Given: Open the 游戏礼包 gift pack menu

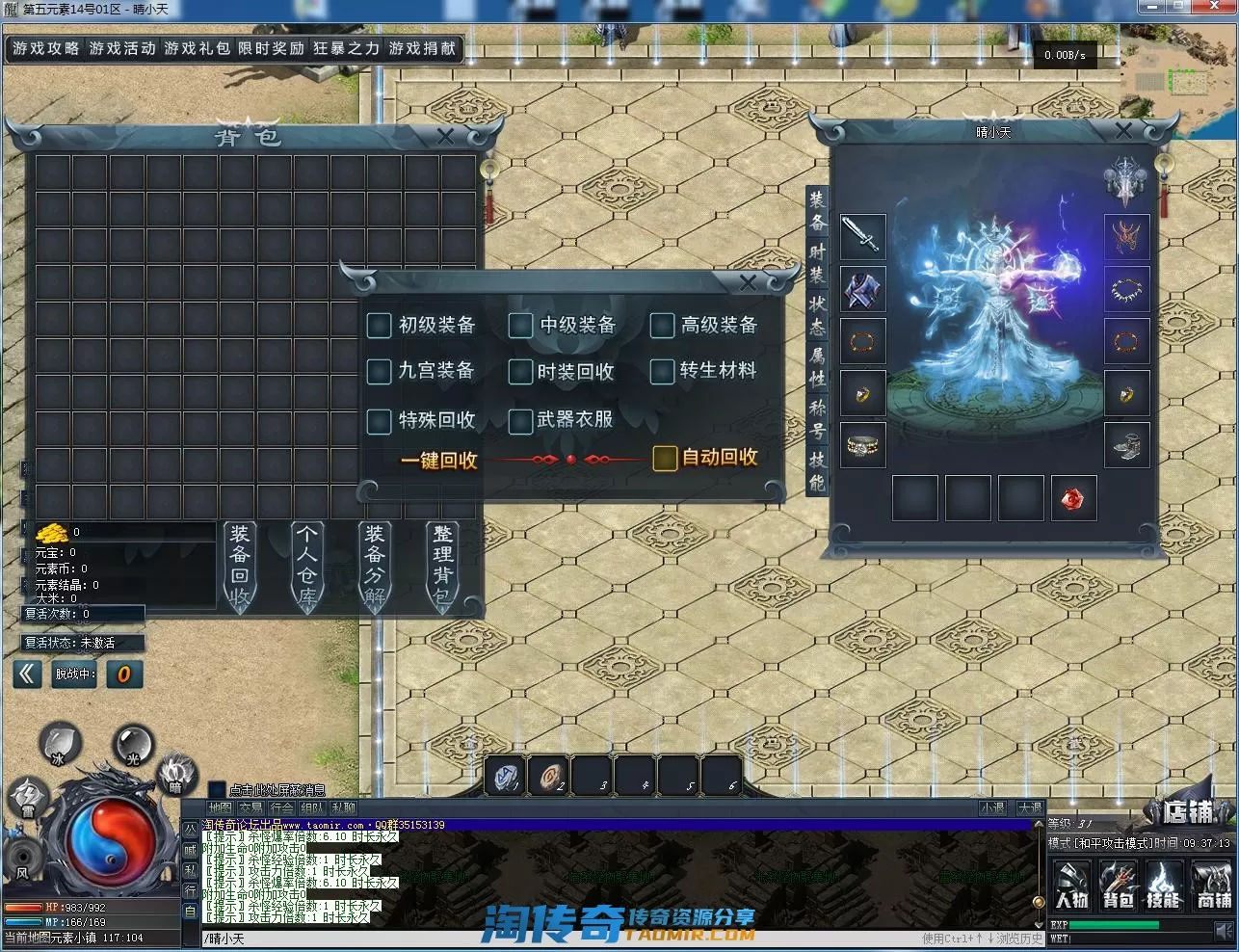Looking at the screenshot, I should coord(197,48).
